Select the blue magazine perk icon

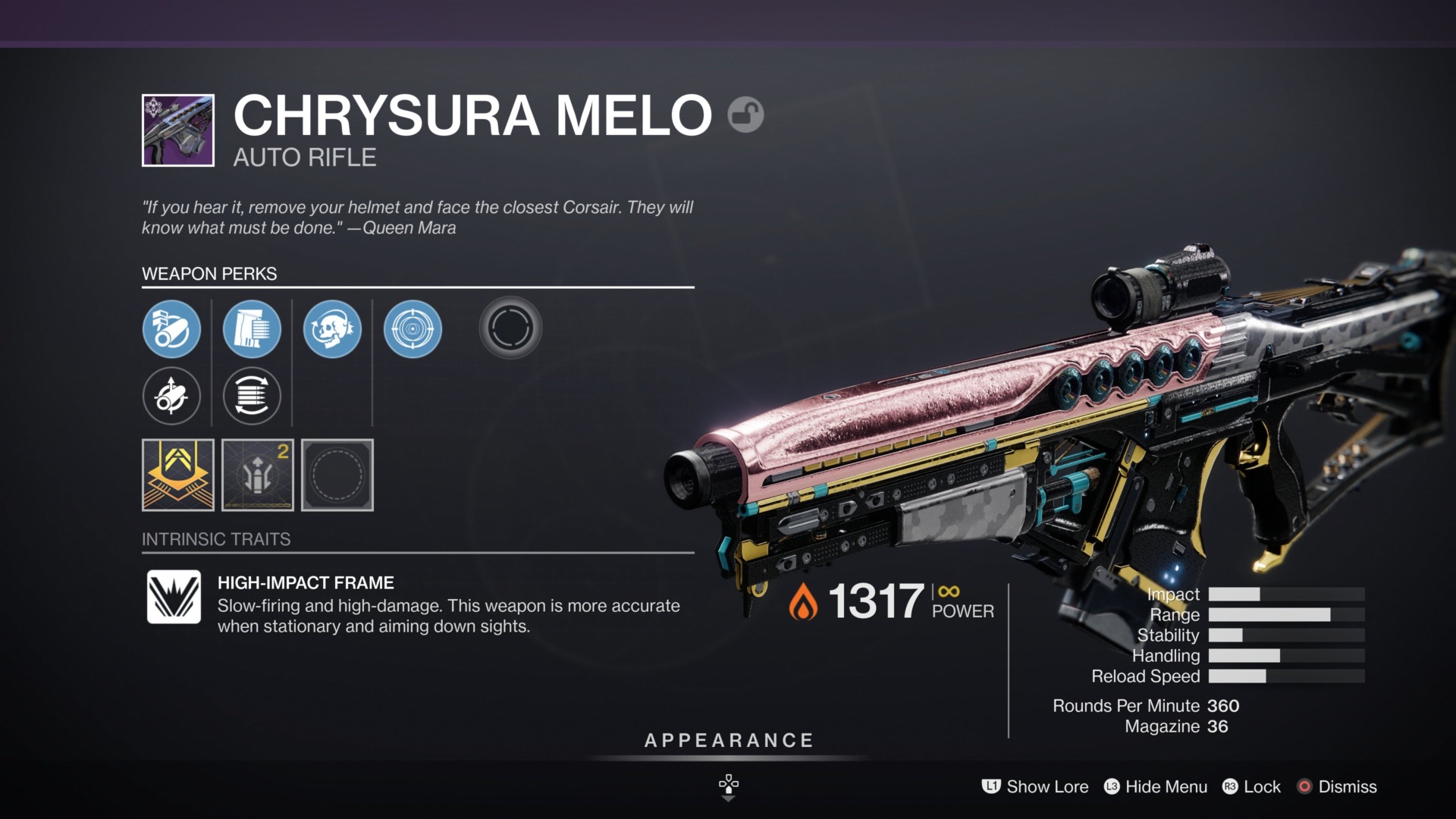tap(253, 329)
